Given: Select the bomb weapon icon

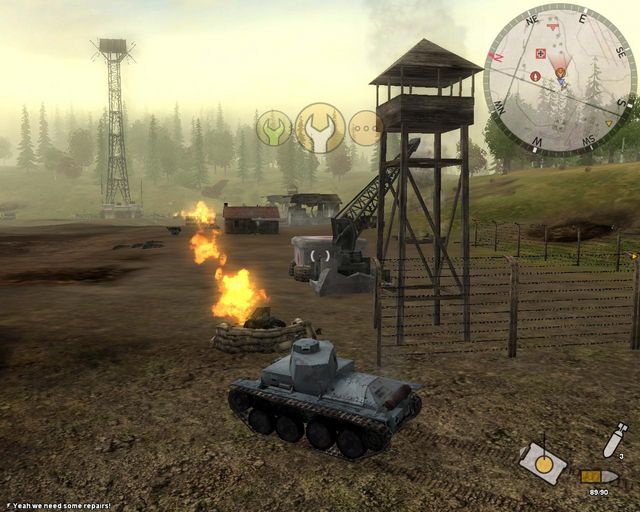Looking at the screenshot, I should click(x=612, y=440).
